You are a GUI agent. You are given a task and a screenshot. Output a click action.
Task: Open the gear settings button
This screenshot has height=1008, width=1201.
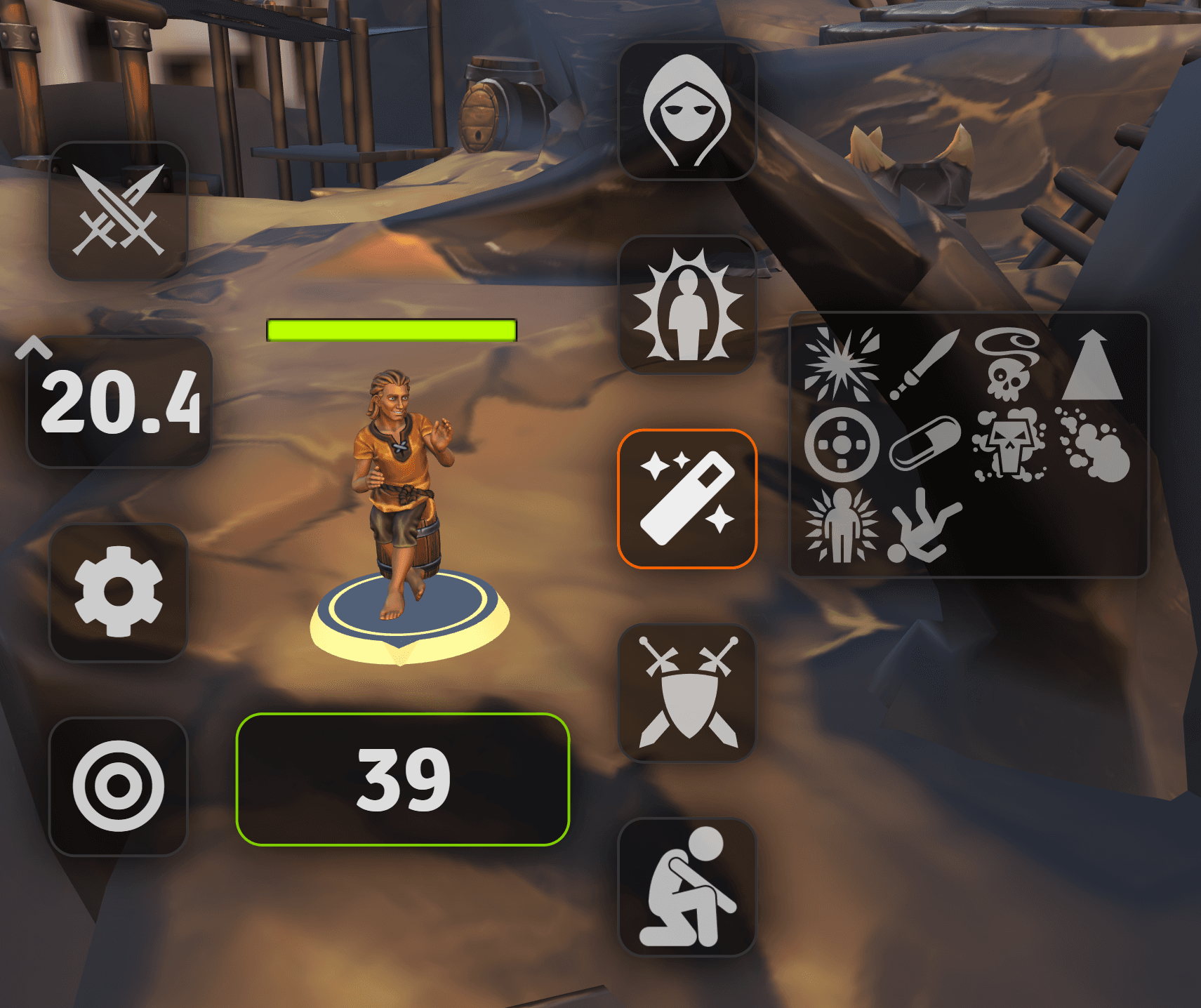point(118,592)
